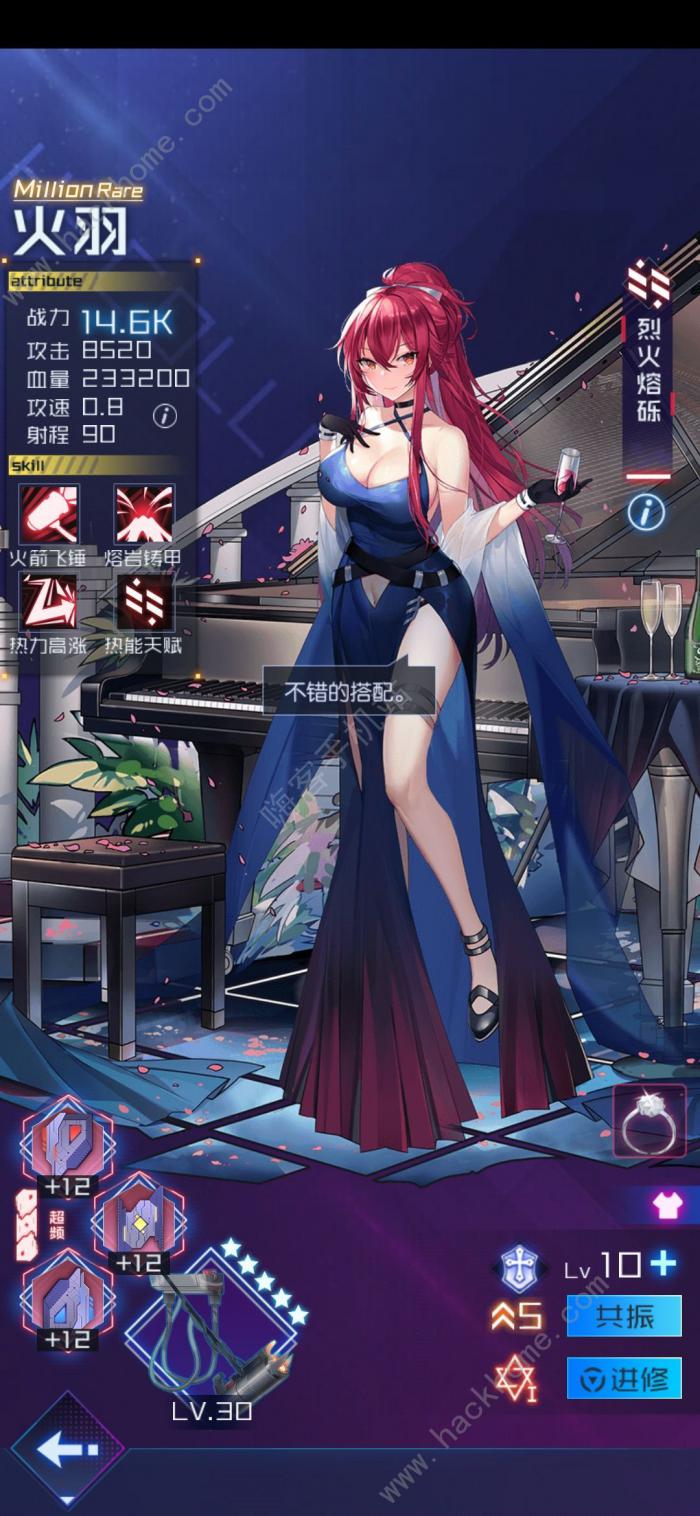Tap the 进修 advanced training button
Viewport: 700px width, 1516px height.
click(x=624, y=1379)
